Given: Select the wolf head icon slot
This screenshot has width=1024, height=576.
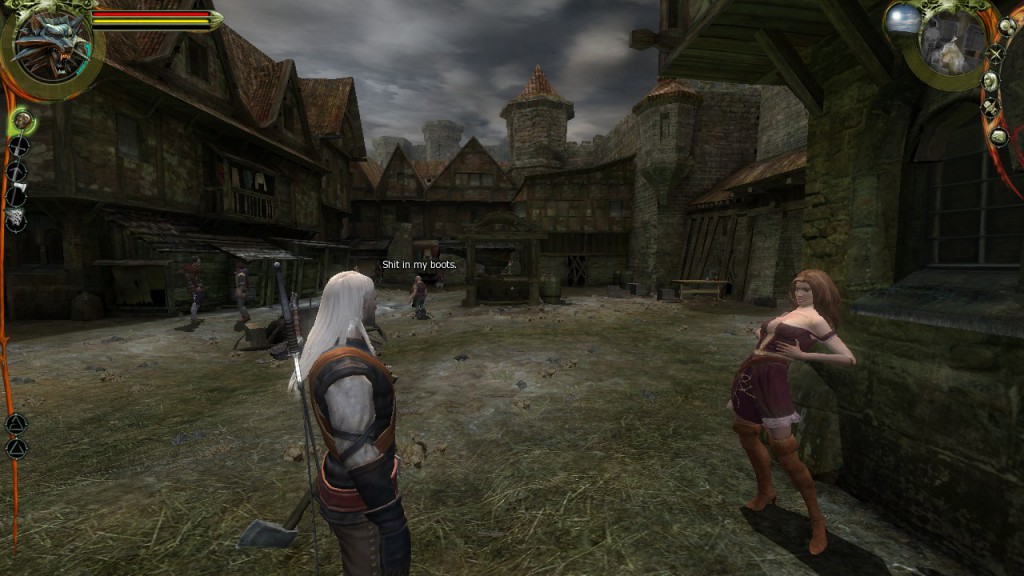Looking at the screenshot, I should pyautogui.click(x=16, y=220).
